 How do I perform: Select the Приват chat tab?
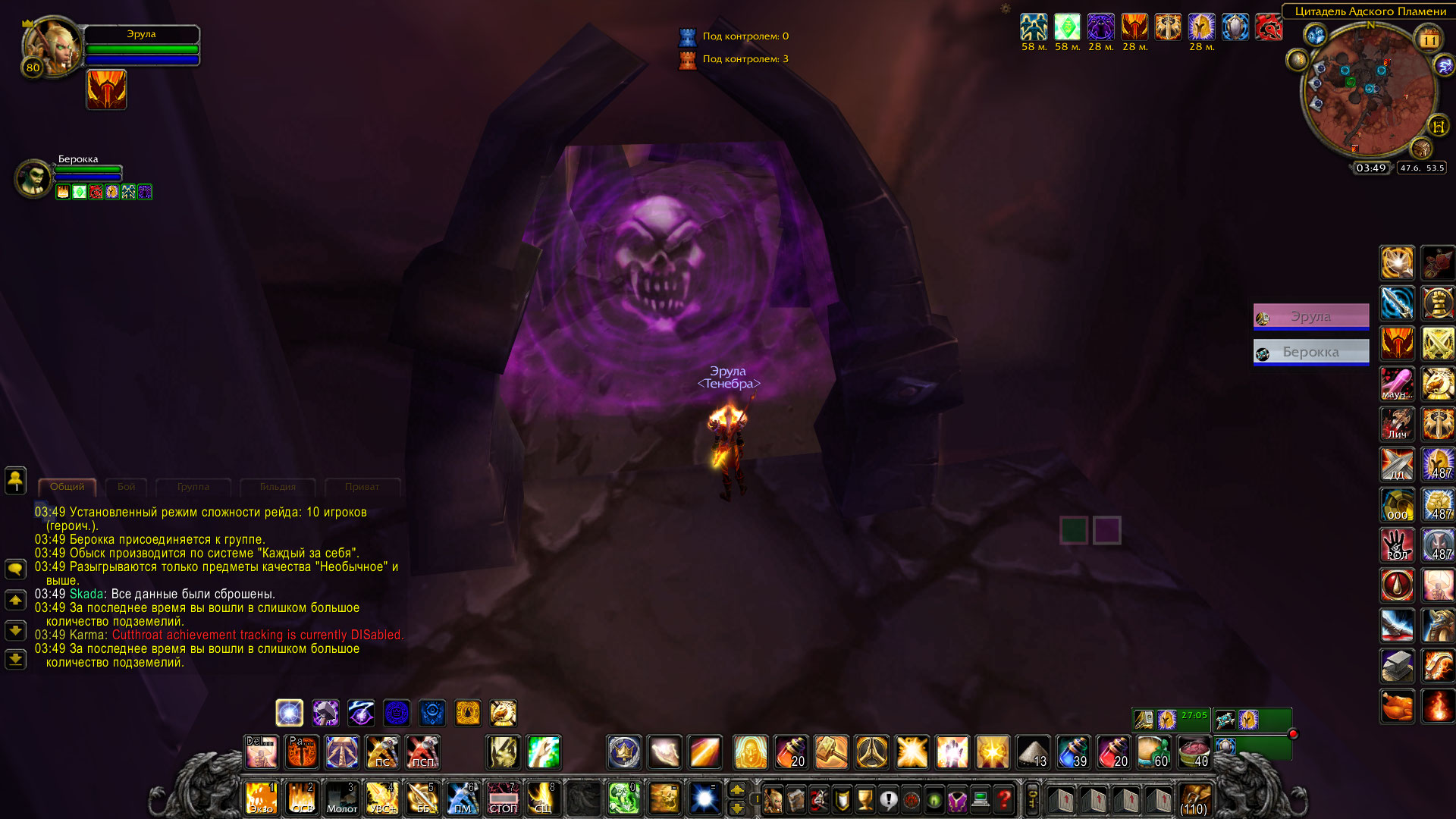click(362, 487)
